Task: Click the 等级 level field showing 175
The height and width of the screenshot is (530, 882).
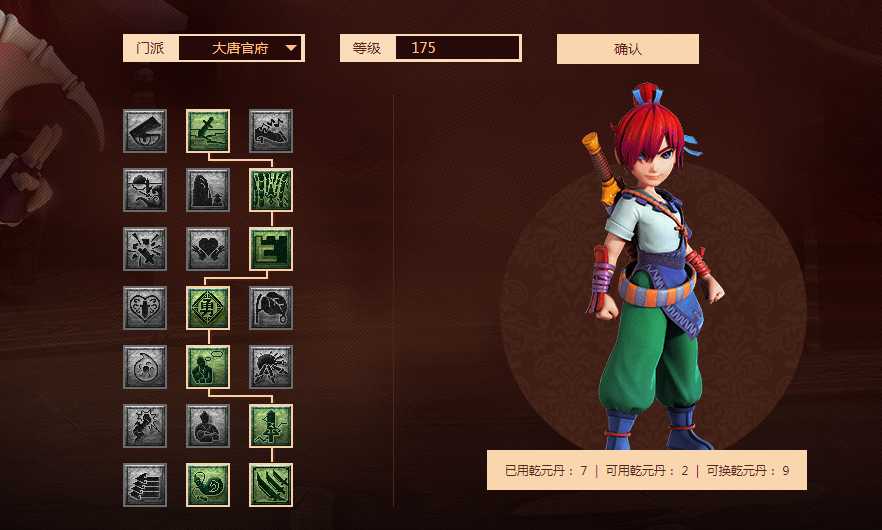Action: point(457,48)
